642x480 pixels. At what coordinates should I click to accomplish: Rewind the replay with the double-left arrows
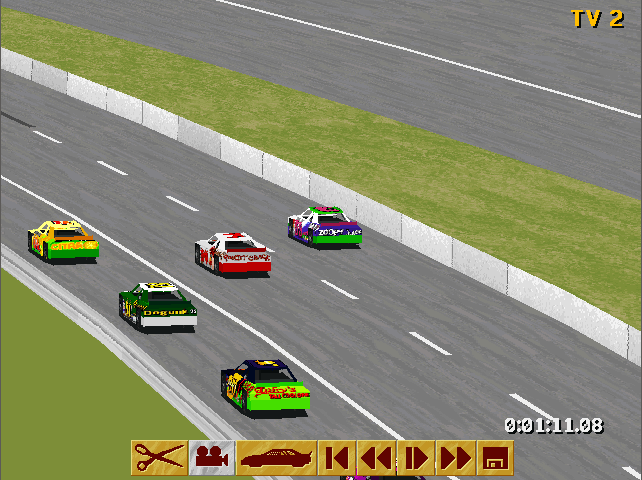pyautogui.click(x=376, y=458)
